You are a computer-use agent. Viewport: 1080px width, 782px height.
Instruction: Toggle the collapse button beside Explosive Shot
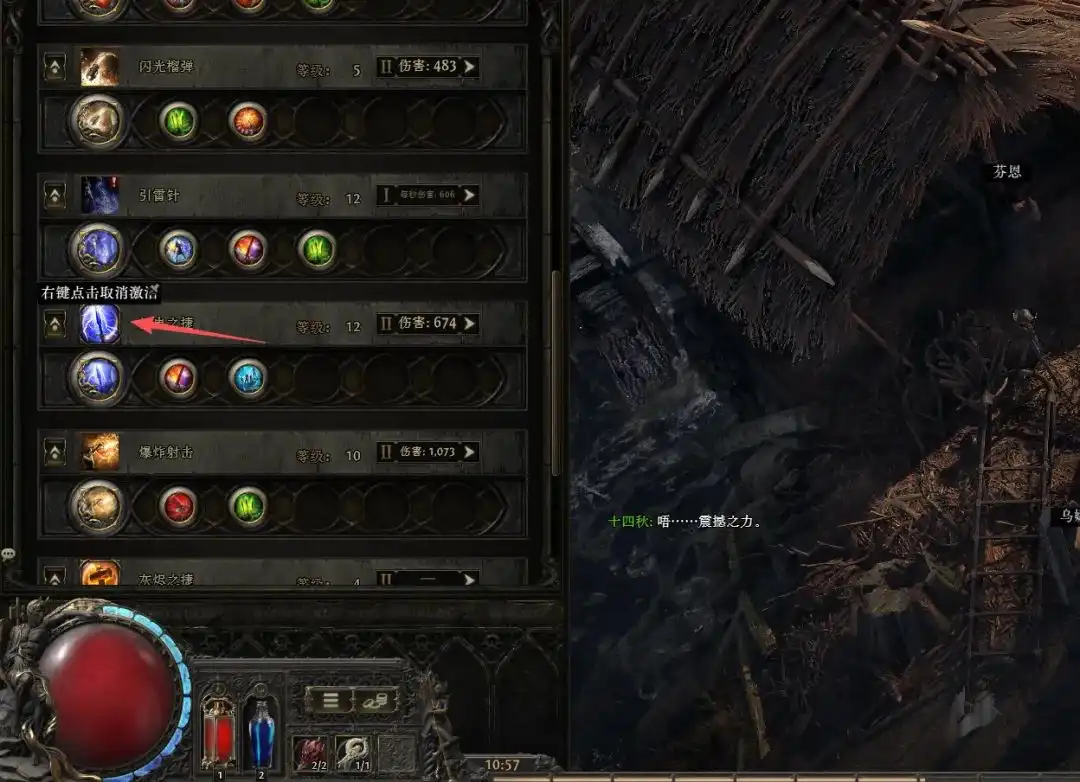pos(55,453)
